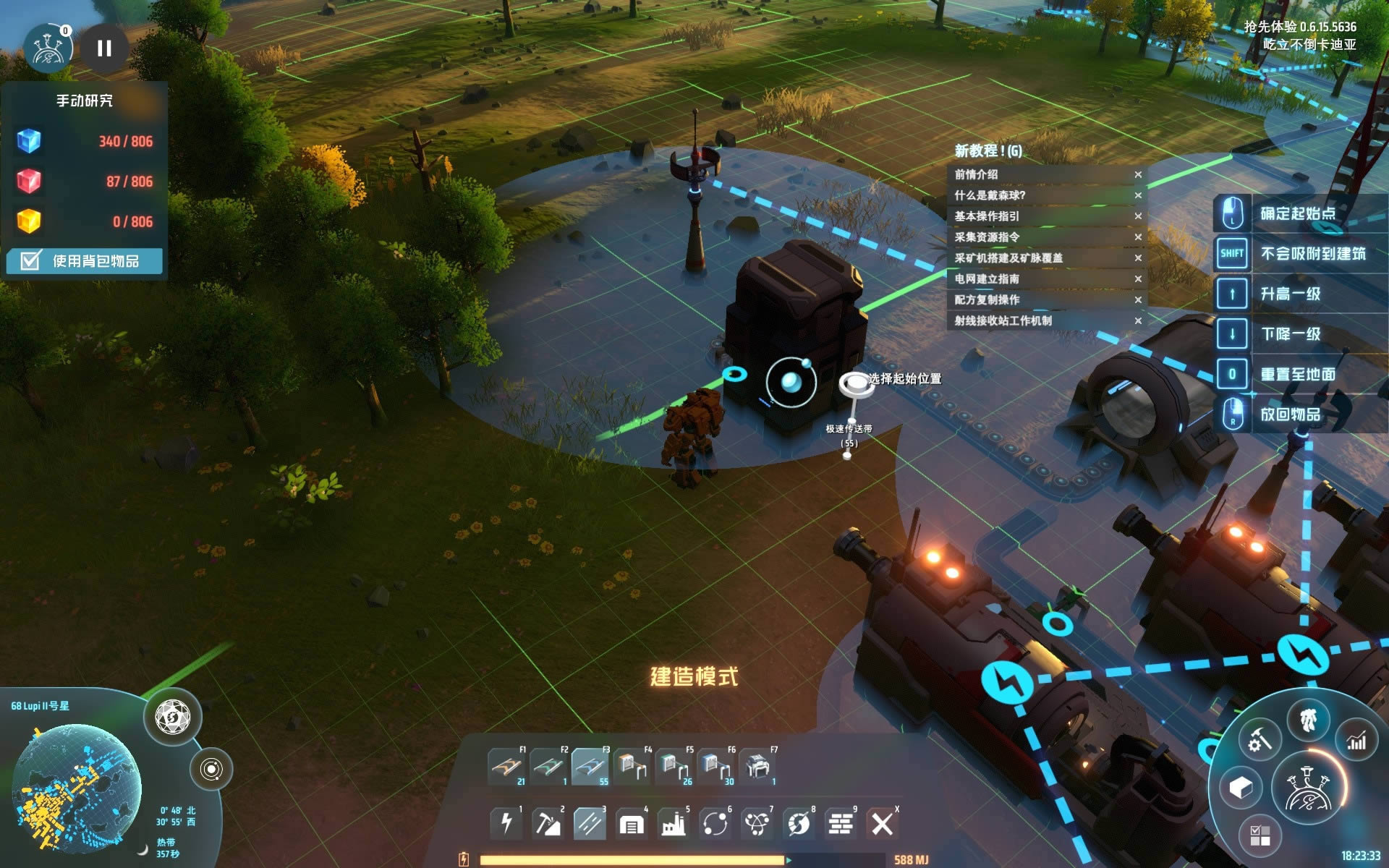The height and width of the screenshot is (868, 1389).
Task: Open the pickaxe mining build category
Action: coord(548,823)
